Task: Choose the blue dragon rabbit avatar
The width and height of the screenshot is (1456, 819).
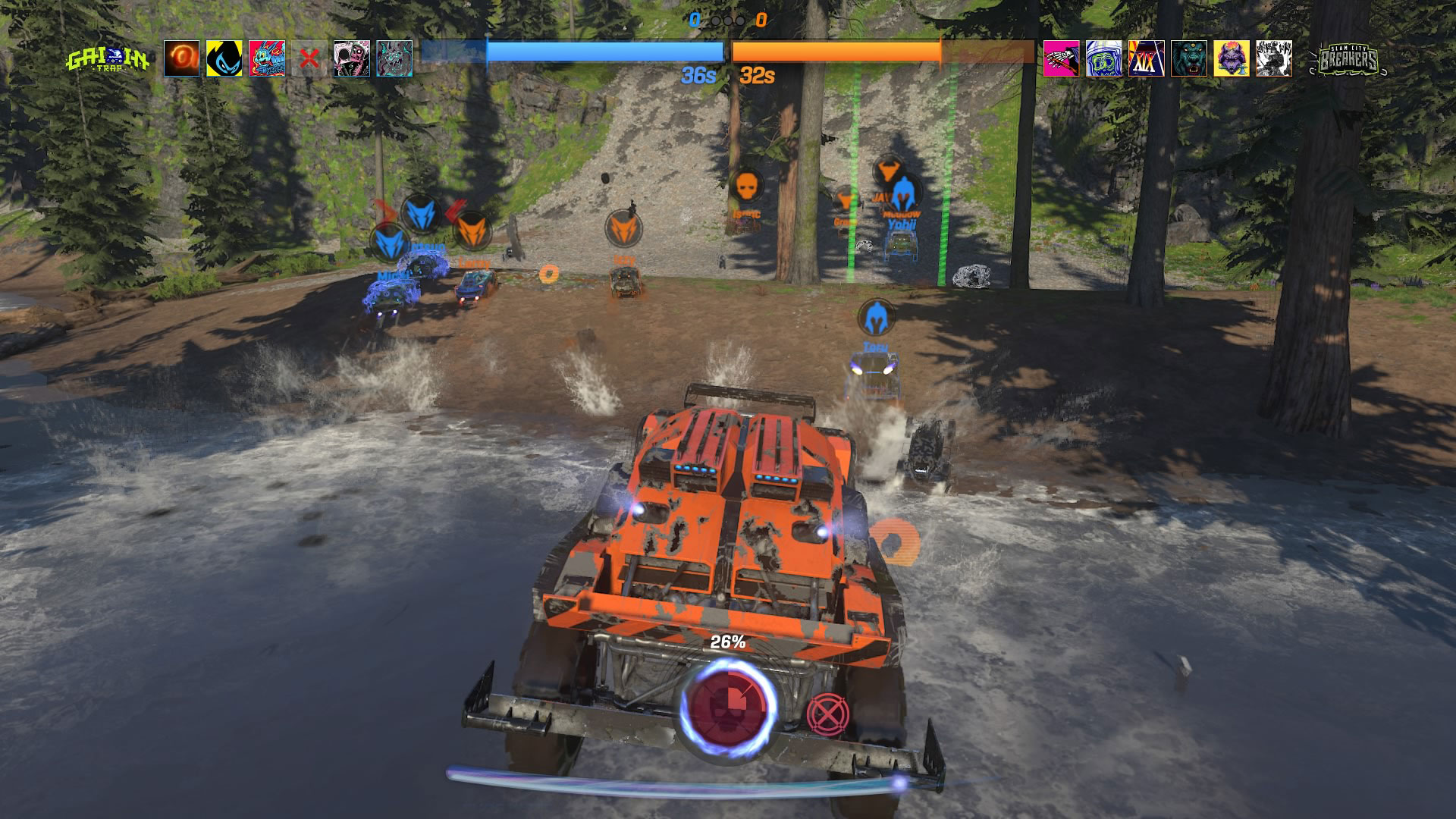Action: coord(267,58)
